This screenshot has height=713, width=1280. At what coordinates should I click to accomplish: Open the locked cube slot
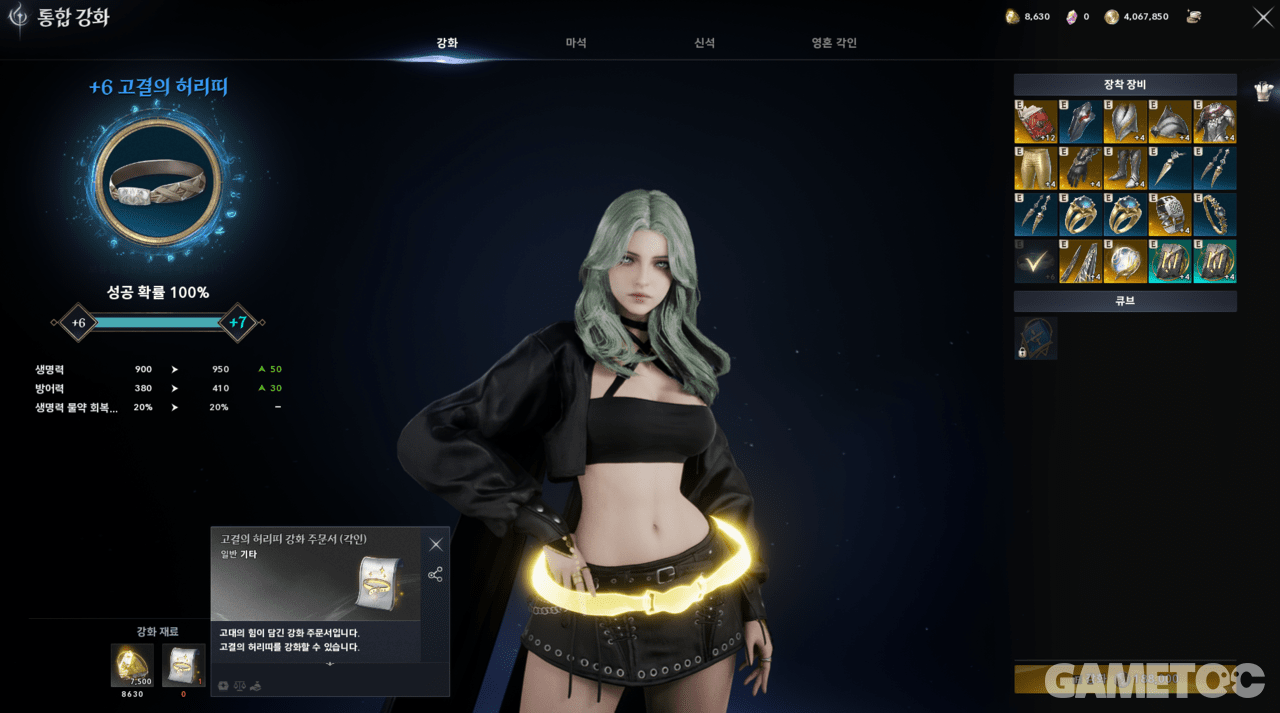(x=1035, y=338)
